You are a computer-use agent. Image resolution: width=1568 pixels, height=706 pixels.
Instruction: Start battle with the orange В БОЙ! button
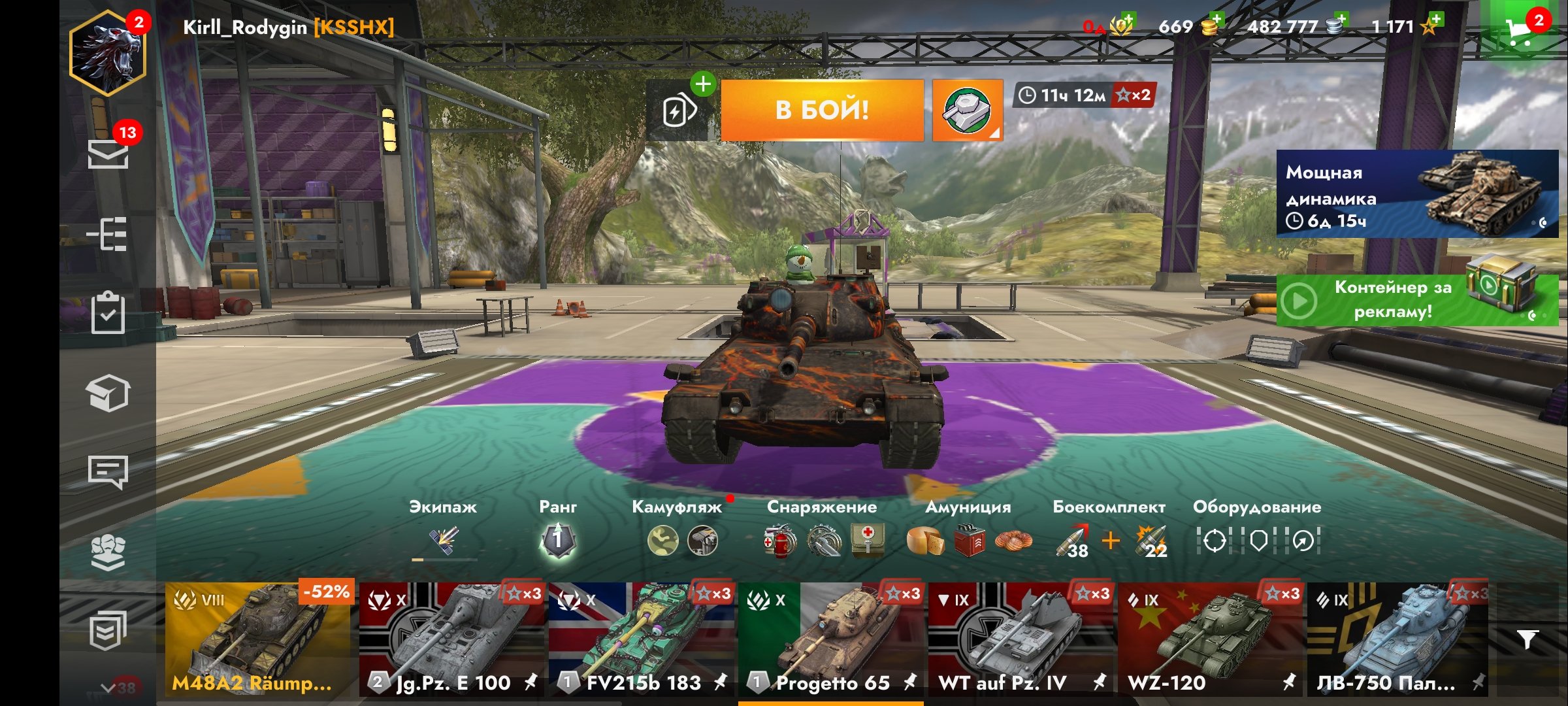(x=822, y=110)
